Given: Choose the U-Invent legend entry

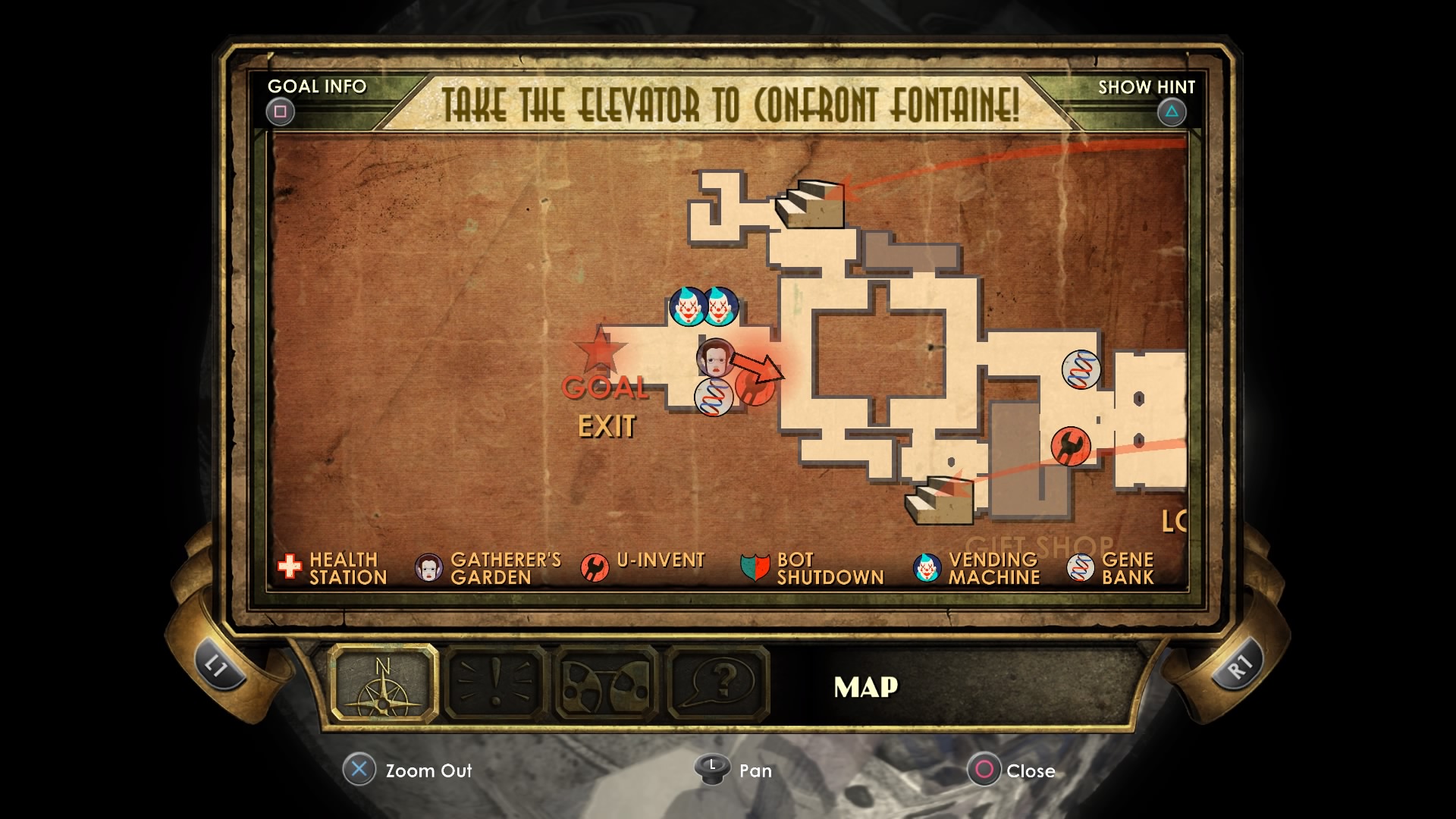Looking at the screenshot, I should [643, 566].
